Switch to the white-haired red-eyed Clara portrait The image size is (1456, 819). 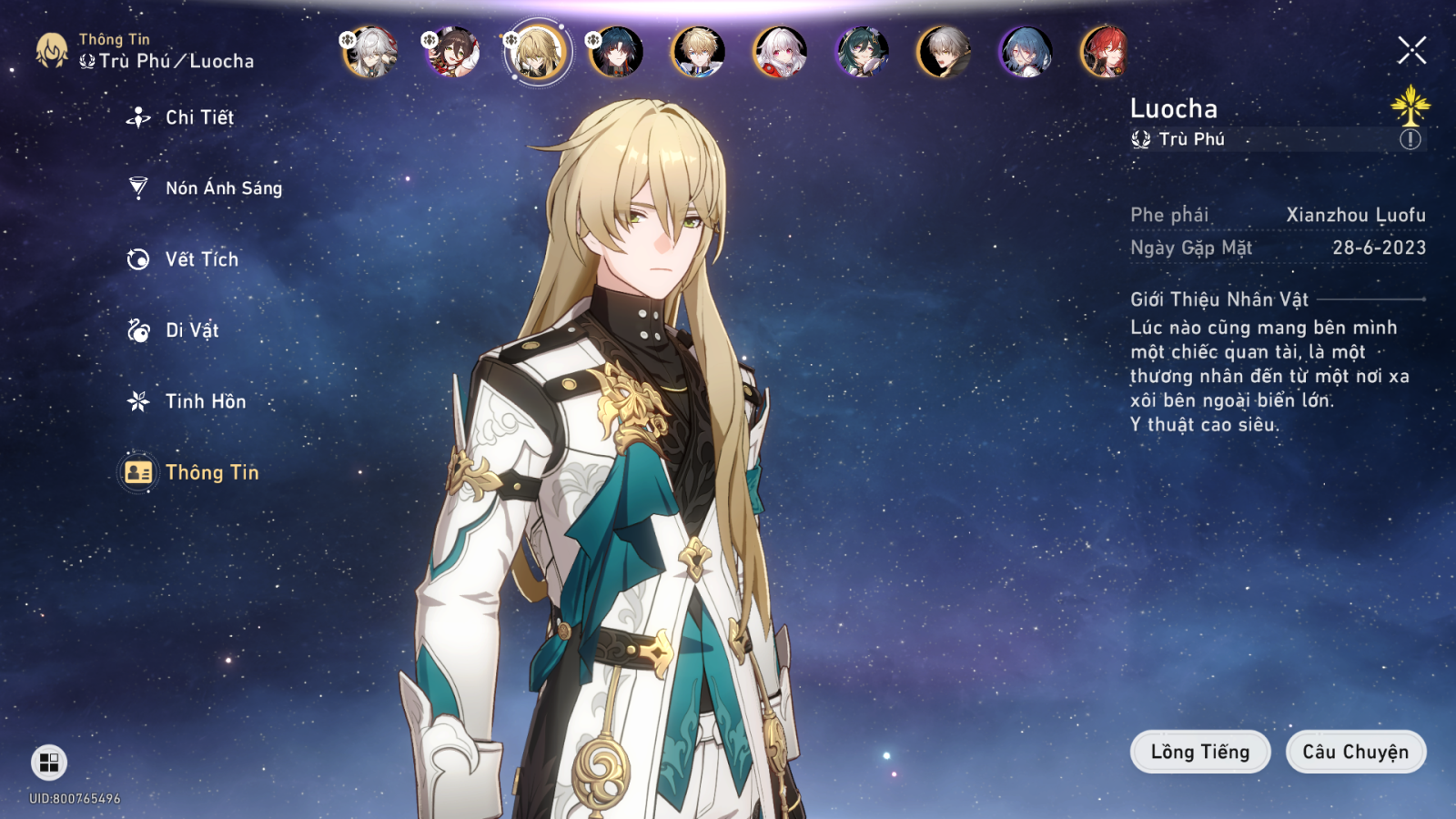(780, 52)
